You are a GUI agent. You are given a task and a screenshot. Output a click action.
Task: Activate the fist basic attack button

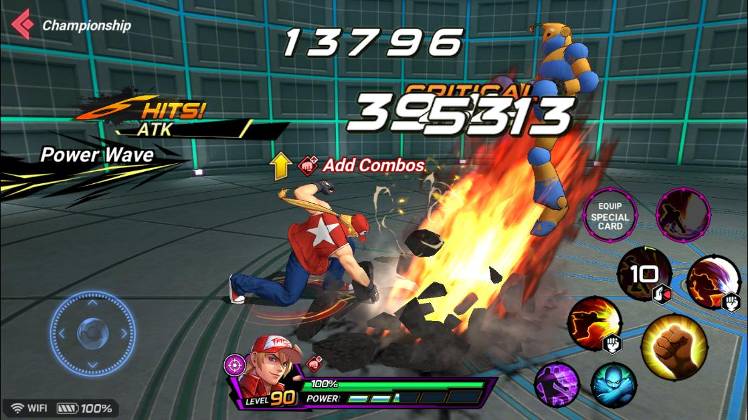669,343
